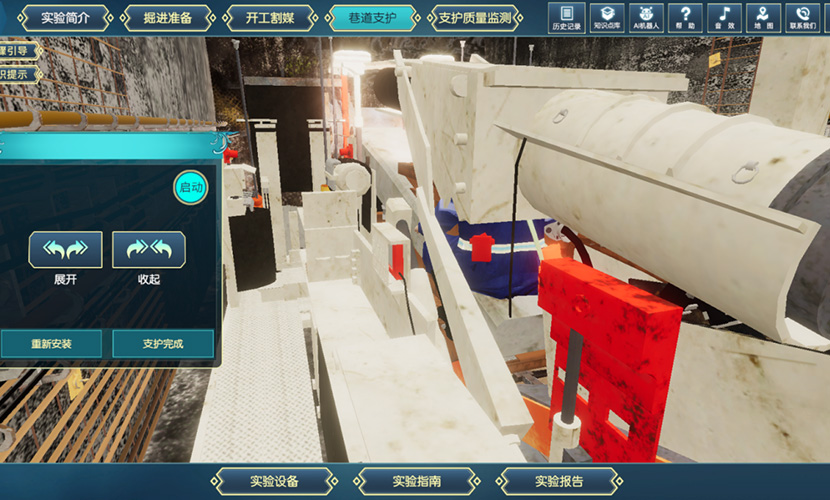Open the 历史记录 history log
This screenshot has width=830, height=500.
tap(567, 18)
